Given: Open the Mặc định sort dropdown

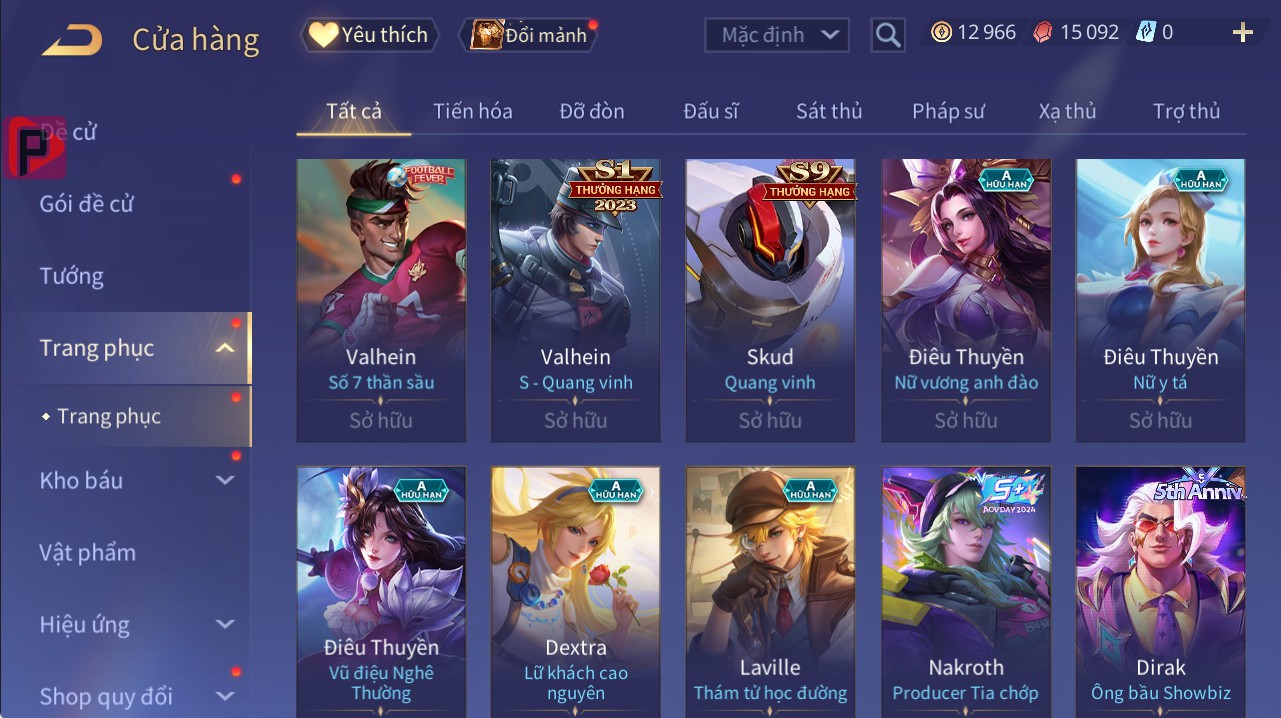Looking at the screenshot, I should pyautogui.click(x=777, y=35).
